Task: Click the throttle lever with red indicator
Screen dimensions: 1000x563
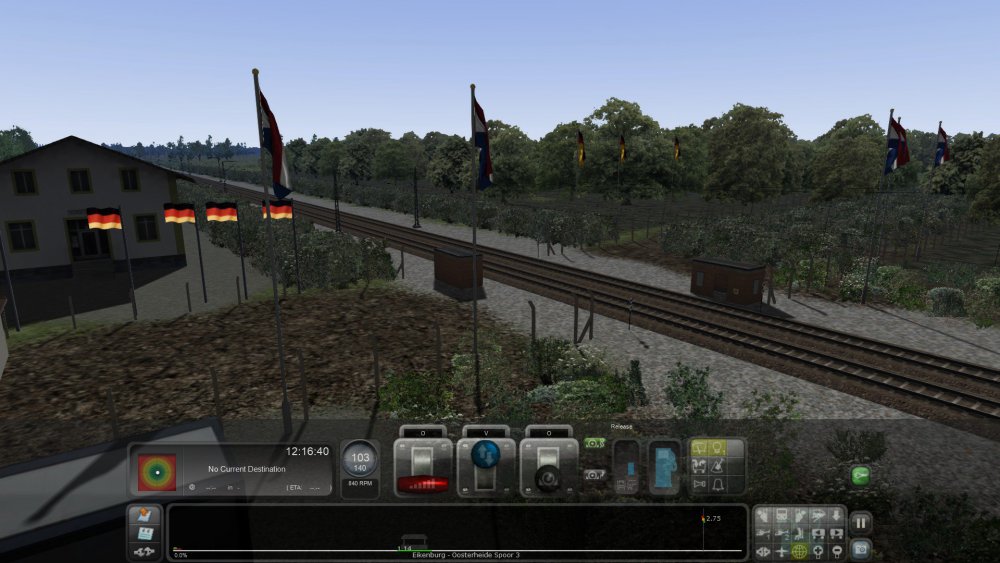Action: pyautogui.click(x=422, y=468)
